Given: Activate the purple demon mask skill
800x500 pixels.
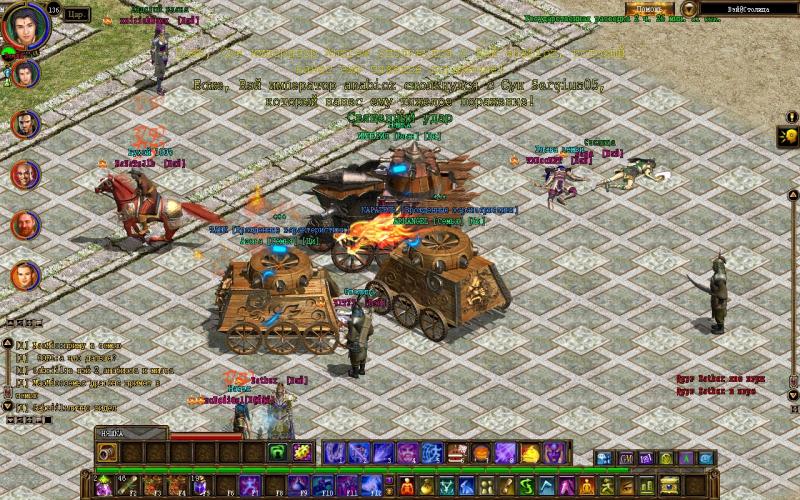Looking at the screenshot, I should [x=553, y=452].
